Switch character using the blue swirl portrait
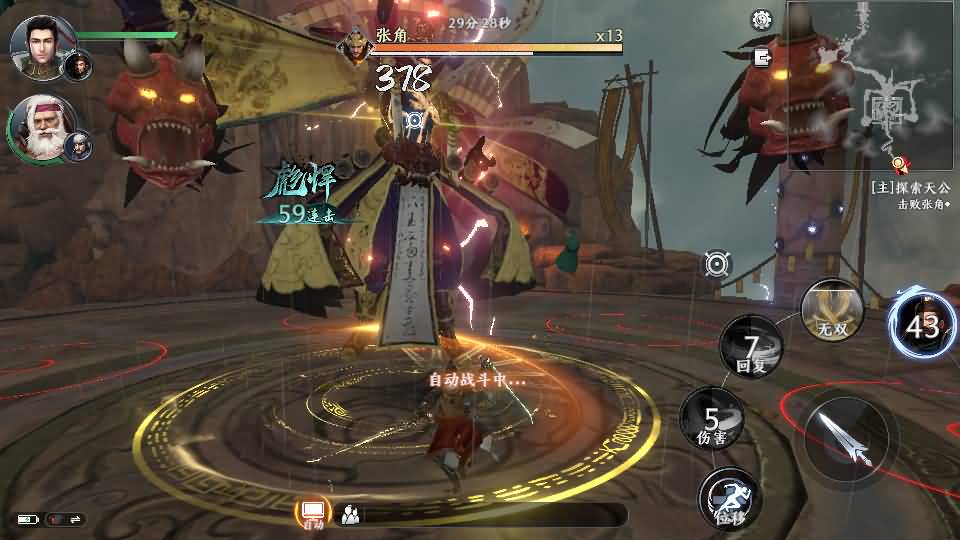The width and height of the screenshot is (960, 540). point(922,325)
